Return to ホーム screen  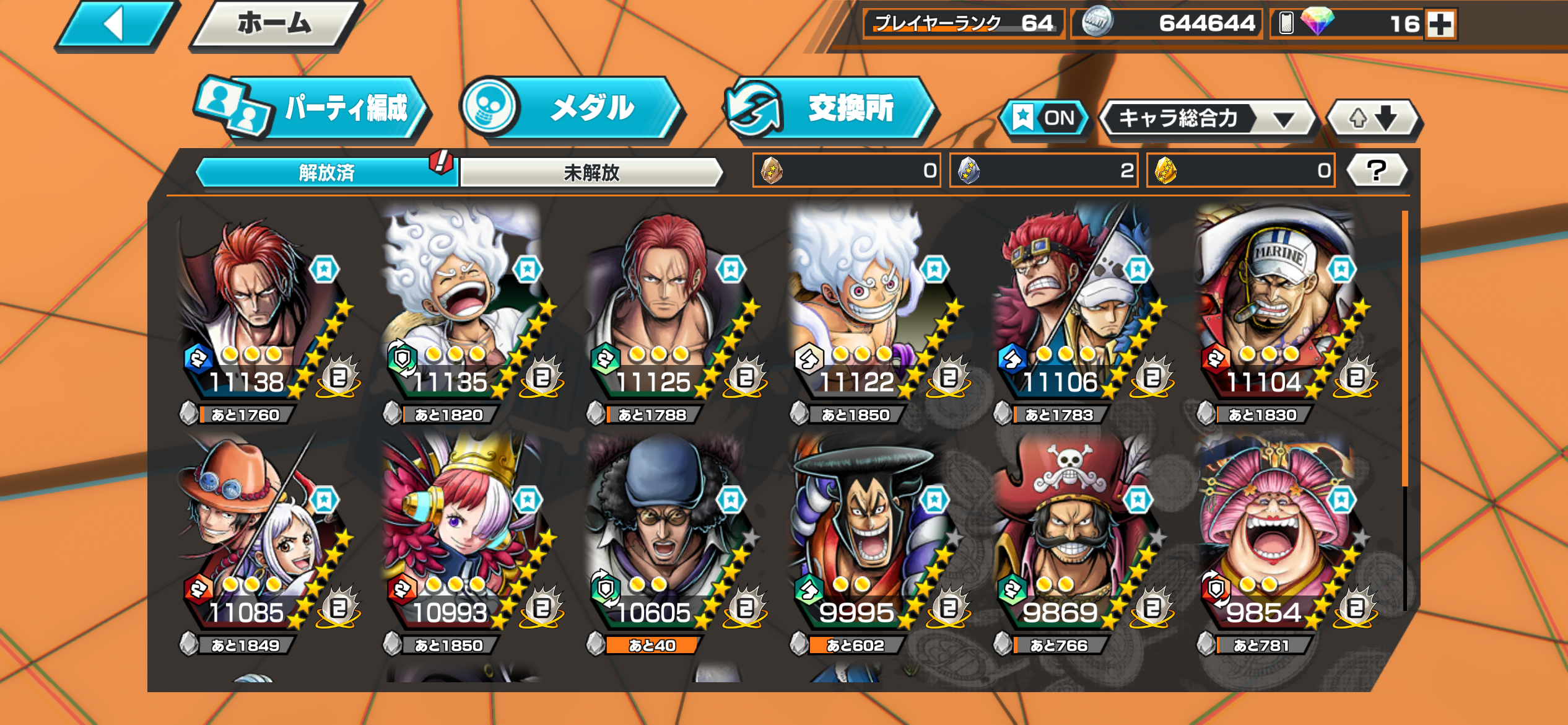(x=274, y=25)
